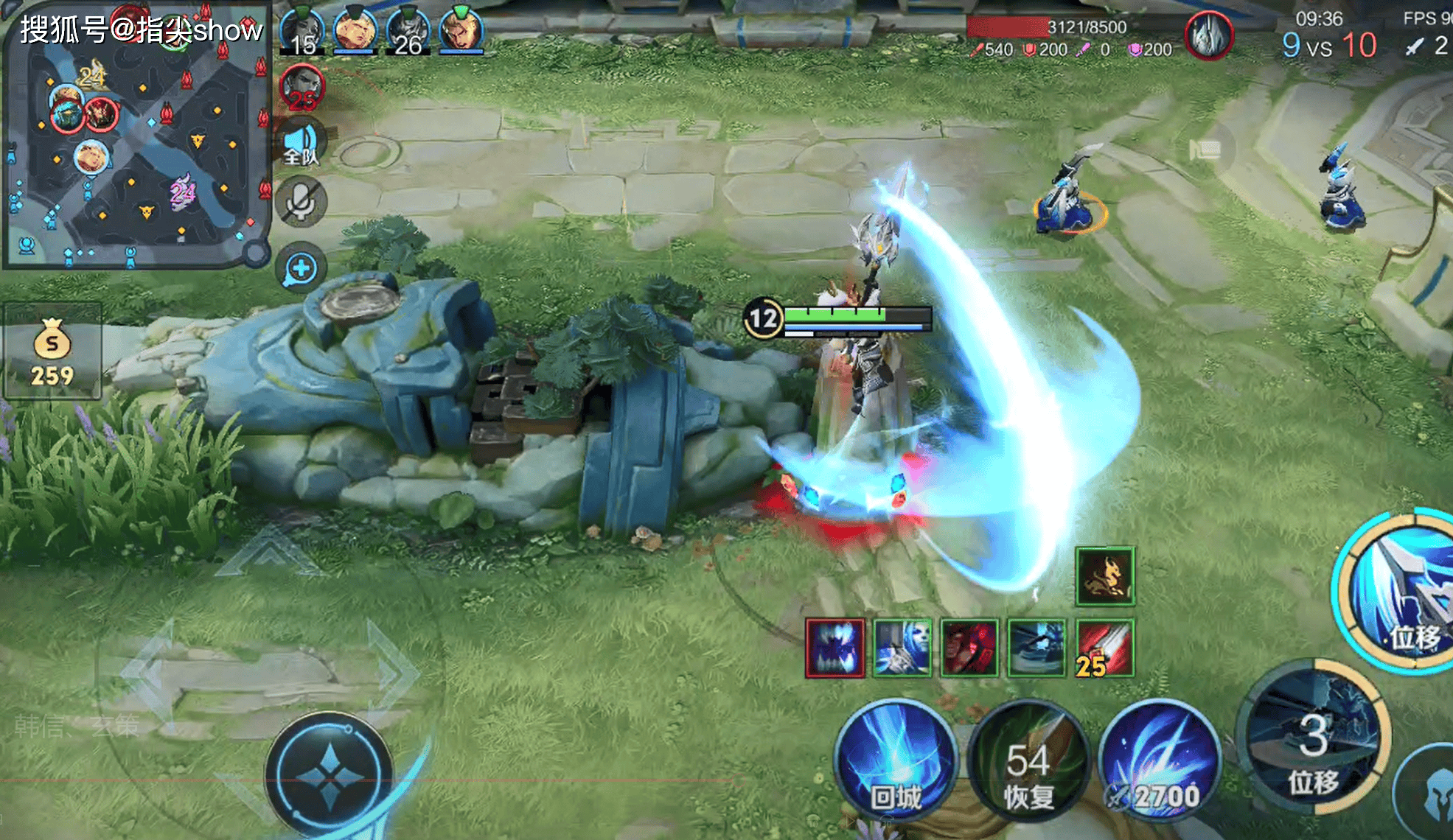The width and height of the screenshot is (1453, 840).
Task: Select the golden beast item icon
Action: point(1104,576)
